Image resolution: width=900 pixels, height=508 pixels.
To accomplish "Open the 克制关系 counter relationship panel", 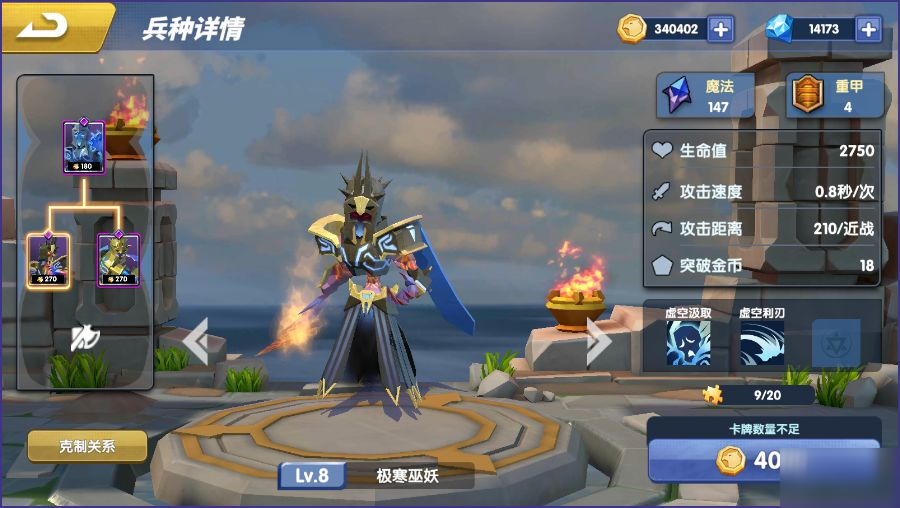I will (87, 446).
